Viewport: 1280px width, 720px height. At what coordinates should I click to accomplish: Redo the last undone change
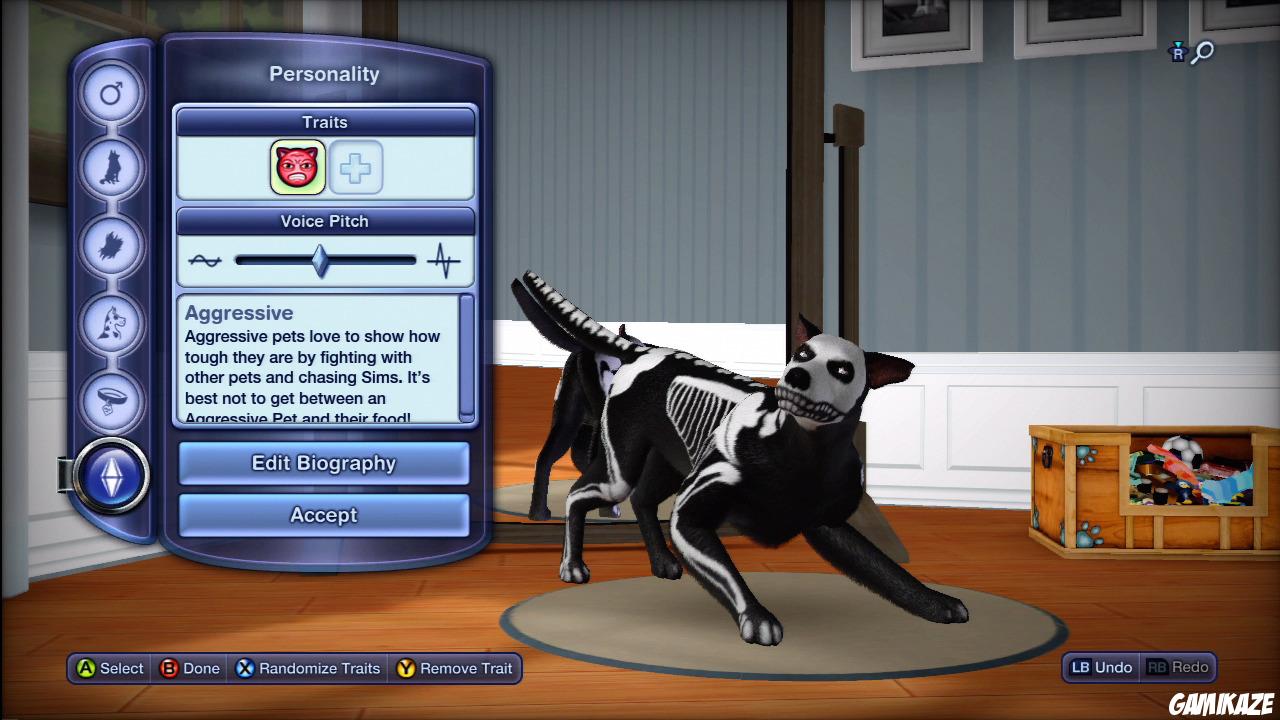[x=1180, y=667]
